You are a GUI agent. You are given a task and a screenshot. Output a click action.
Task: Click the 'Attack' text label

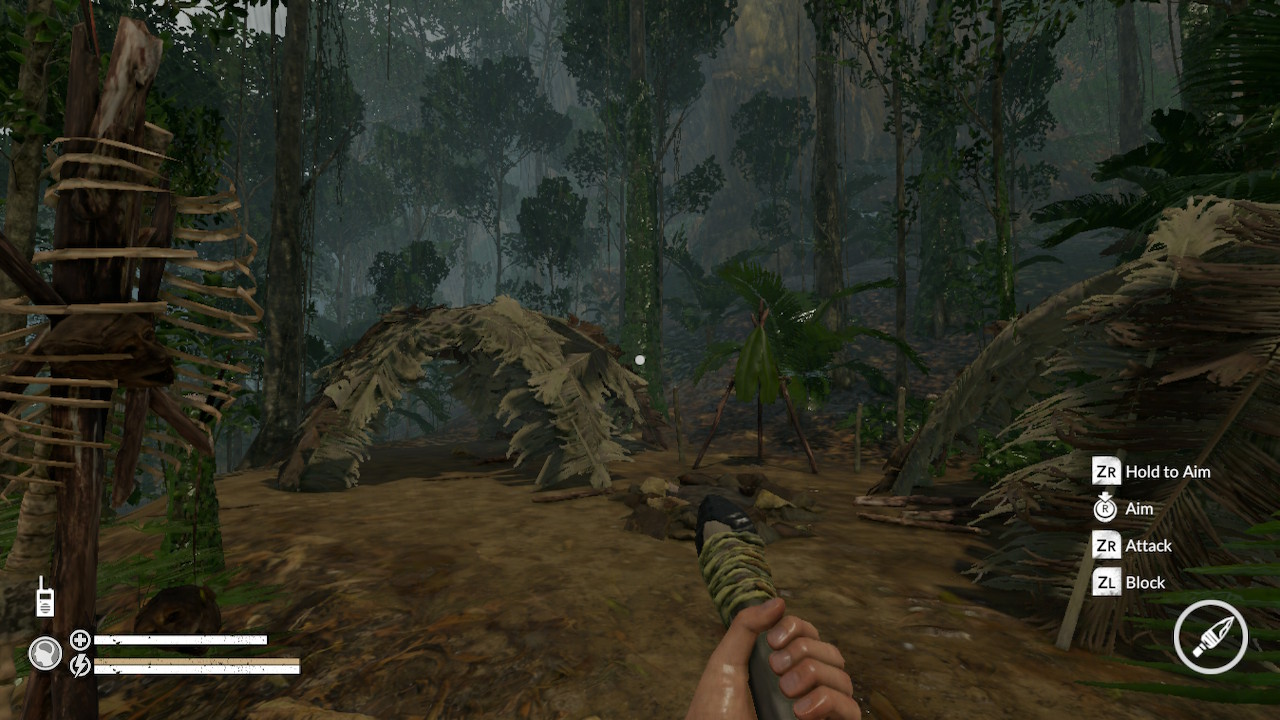1147,545
